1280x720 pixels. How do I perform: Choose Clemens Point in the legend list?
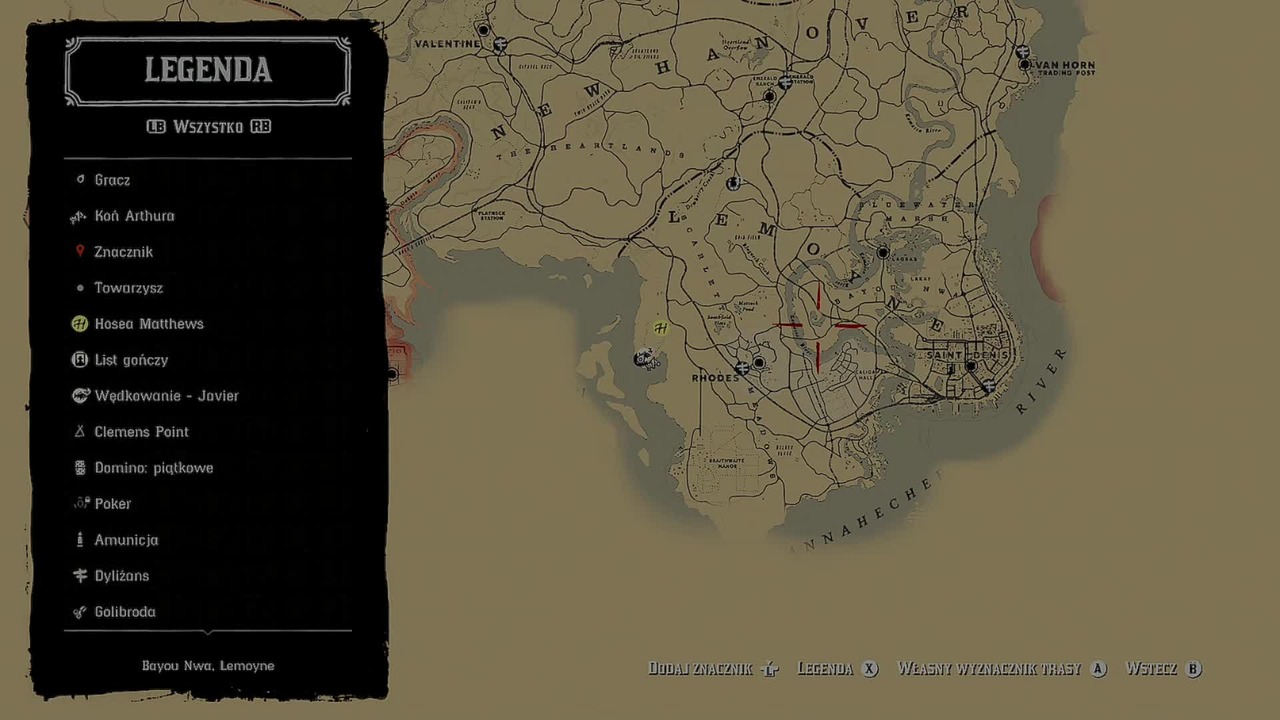(x=141, y=432)
